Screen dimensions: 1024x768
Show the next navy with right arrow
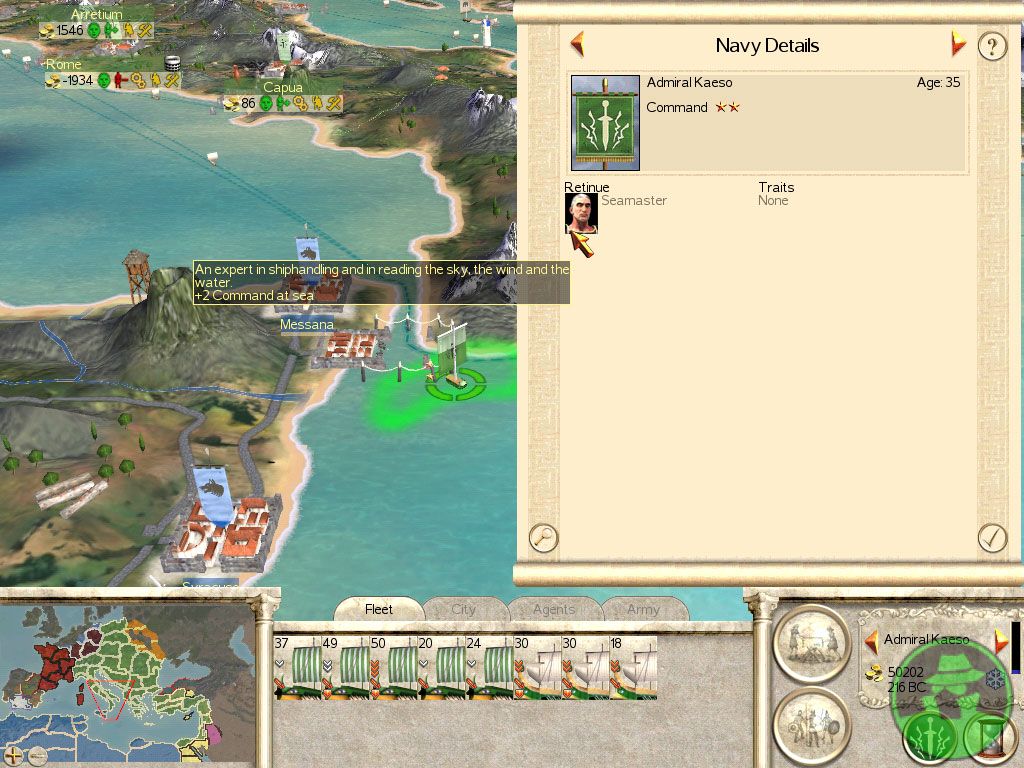(958, 44)
